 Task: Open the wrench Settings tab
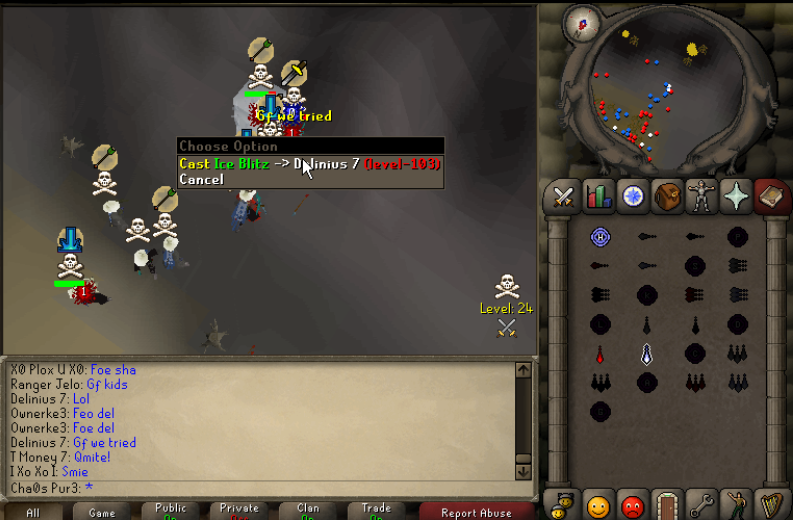(702, 503)
